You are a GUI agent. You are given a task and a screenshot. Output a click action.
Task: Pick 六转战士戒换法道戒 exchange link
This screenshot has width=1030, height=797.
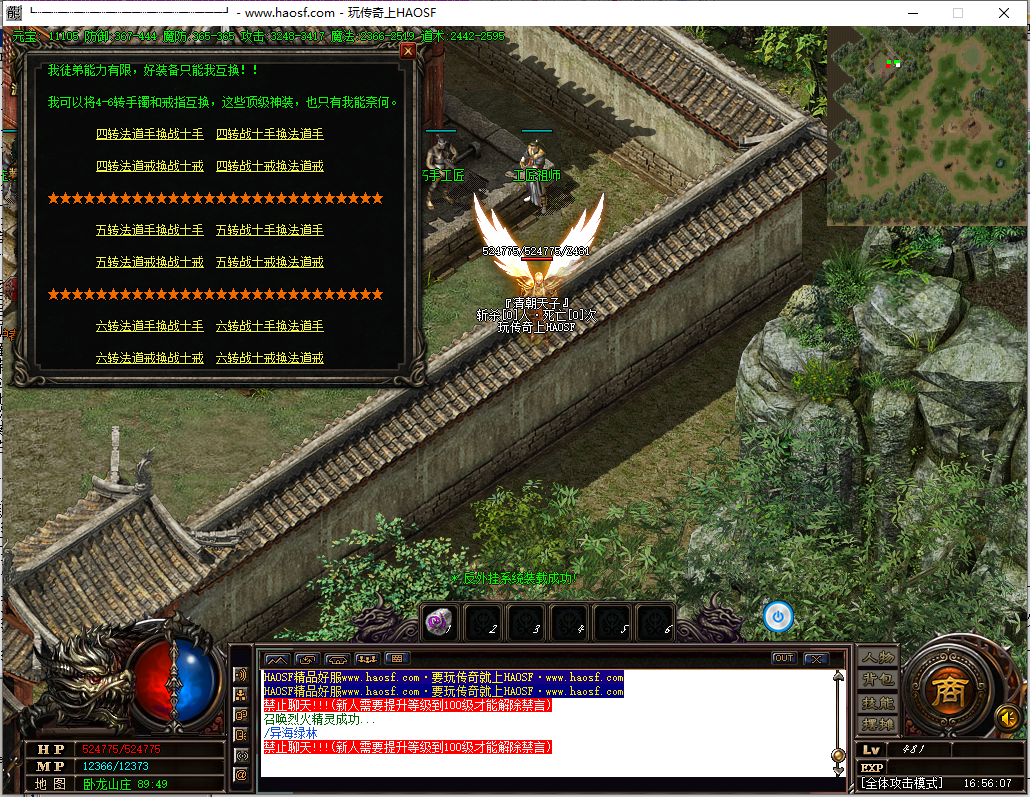[x=270, y=358]
